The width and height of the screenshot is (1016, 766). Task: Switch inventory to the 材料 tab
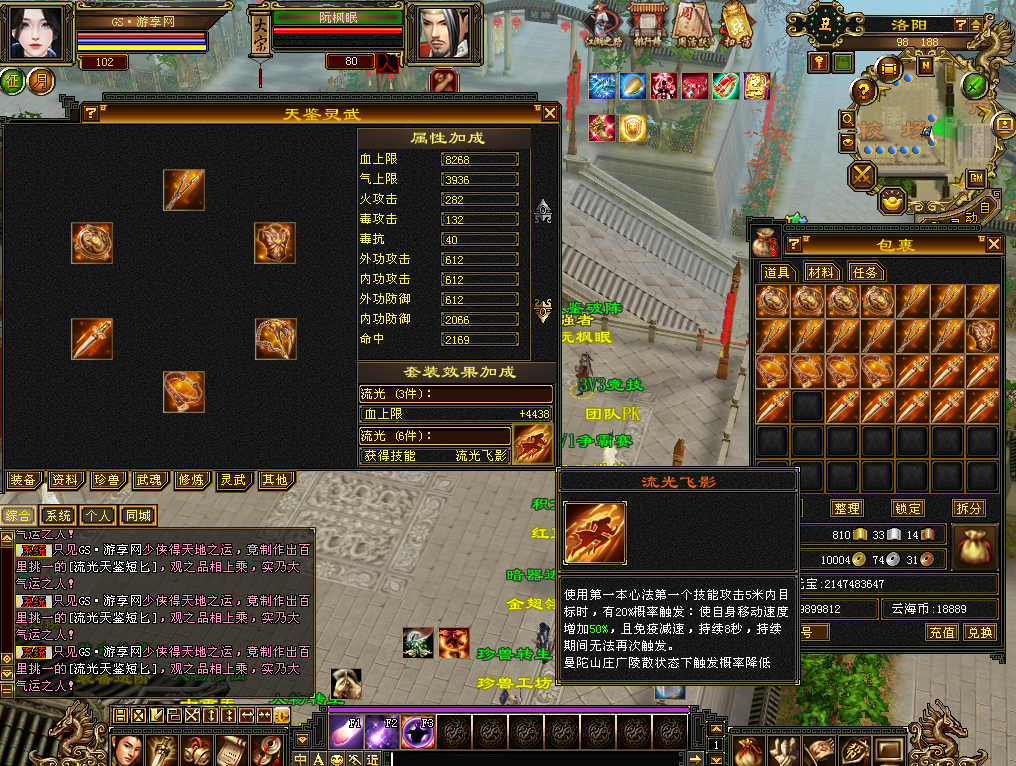tap(822, 272)
